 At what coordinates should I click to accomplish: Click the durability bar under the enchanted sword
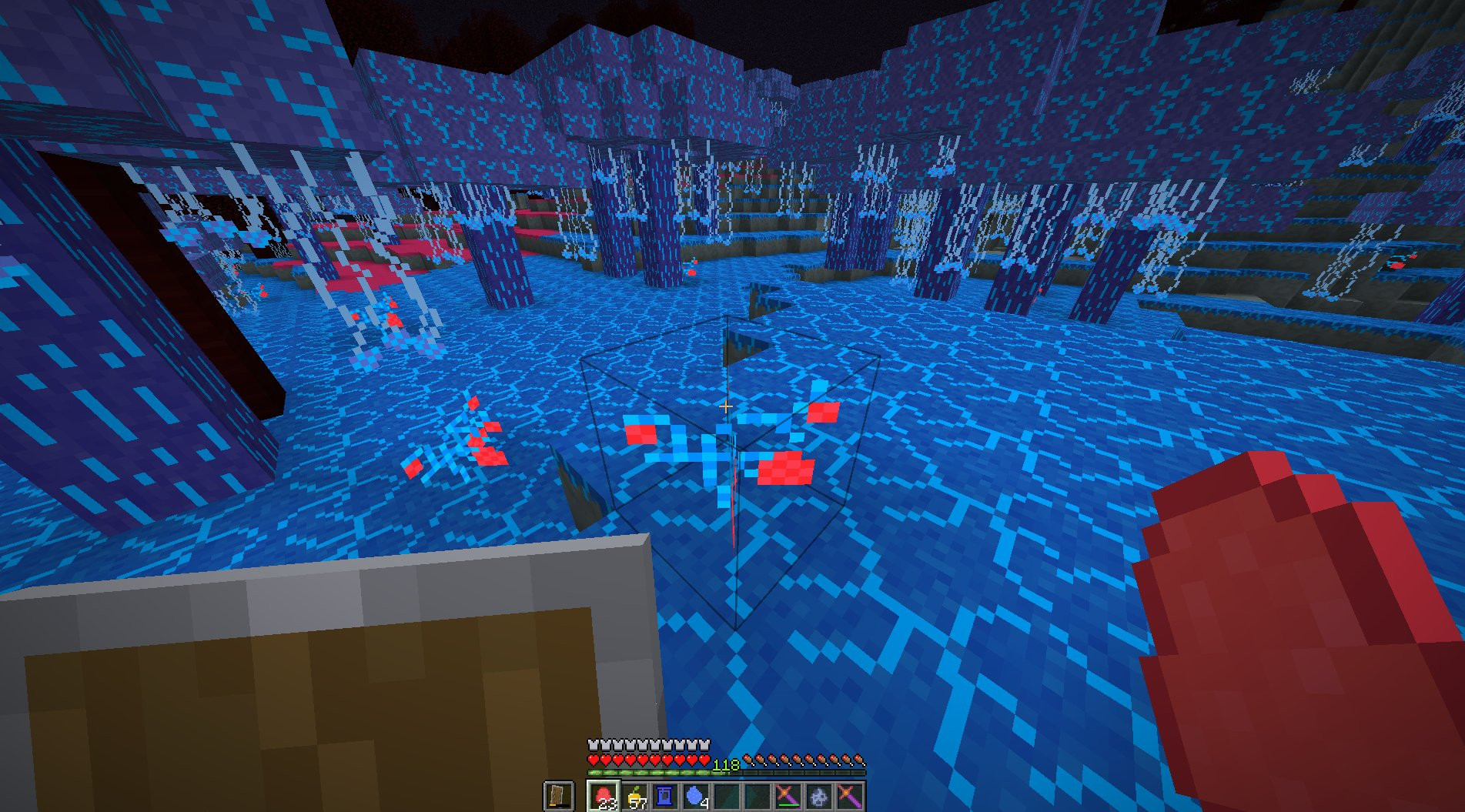[789, 804]
